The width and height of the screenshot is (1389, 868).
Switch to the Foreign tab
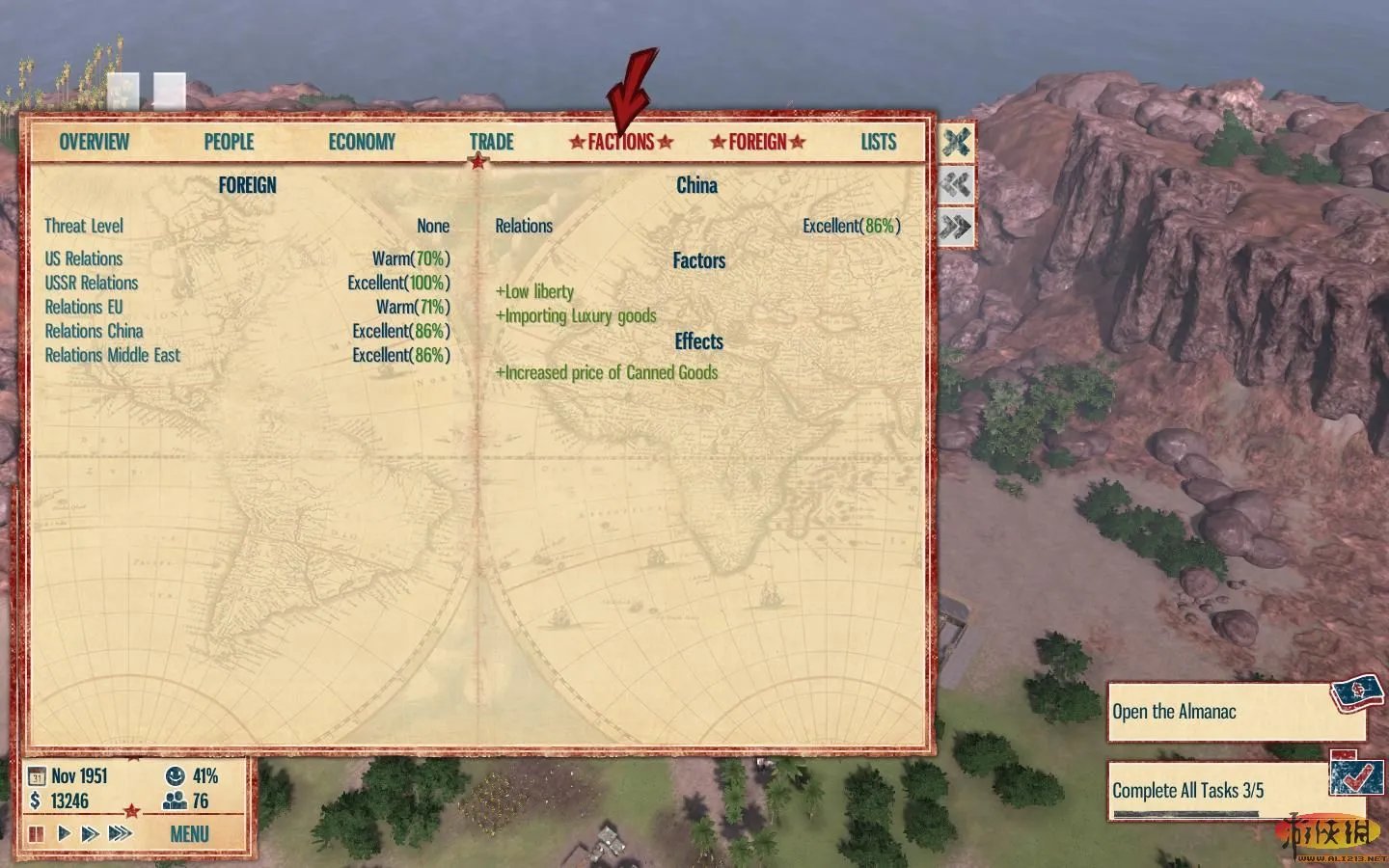point(757,142)
